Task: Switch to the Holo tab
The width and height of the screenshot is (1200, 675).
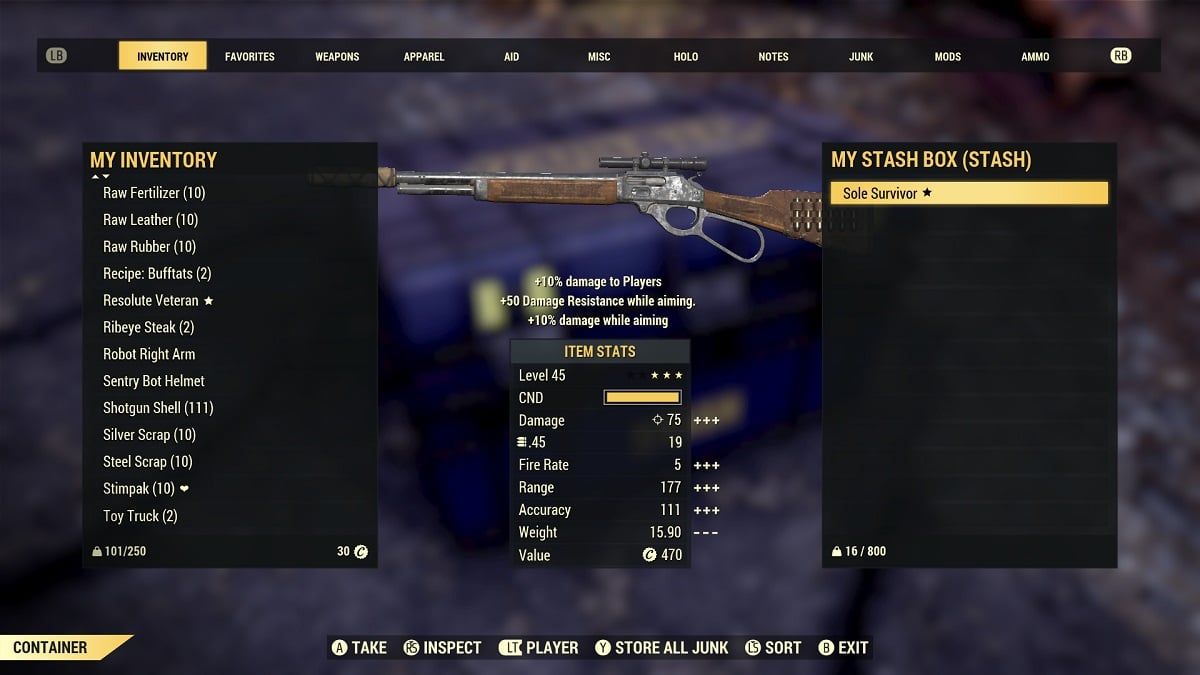Action: coord(686,57)
